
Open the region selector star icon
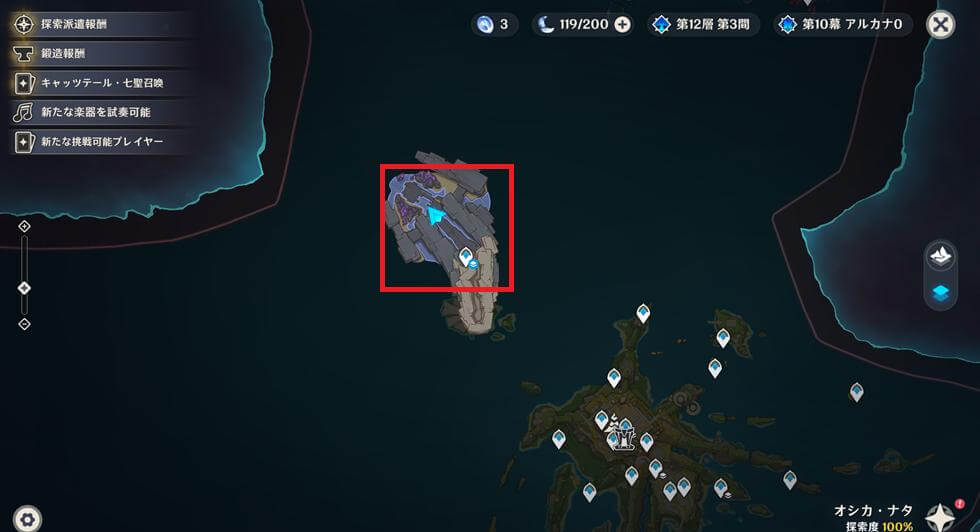pos(938,516)
